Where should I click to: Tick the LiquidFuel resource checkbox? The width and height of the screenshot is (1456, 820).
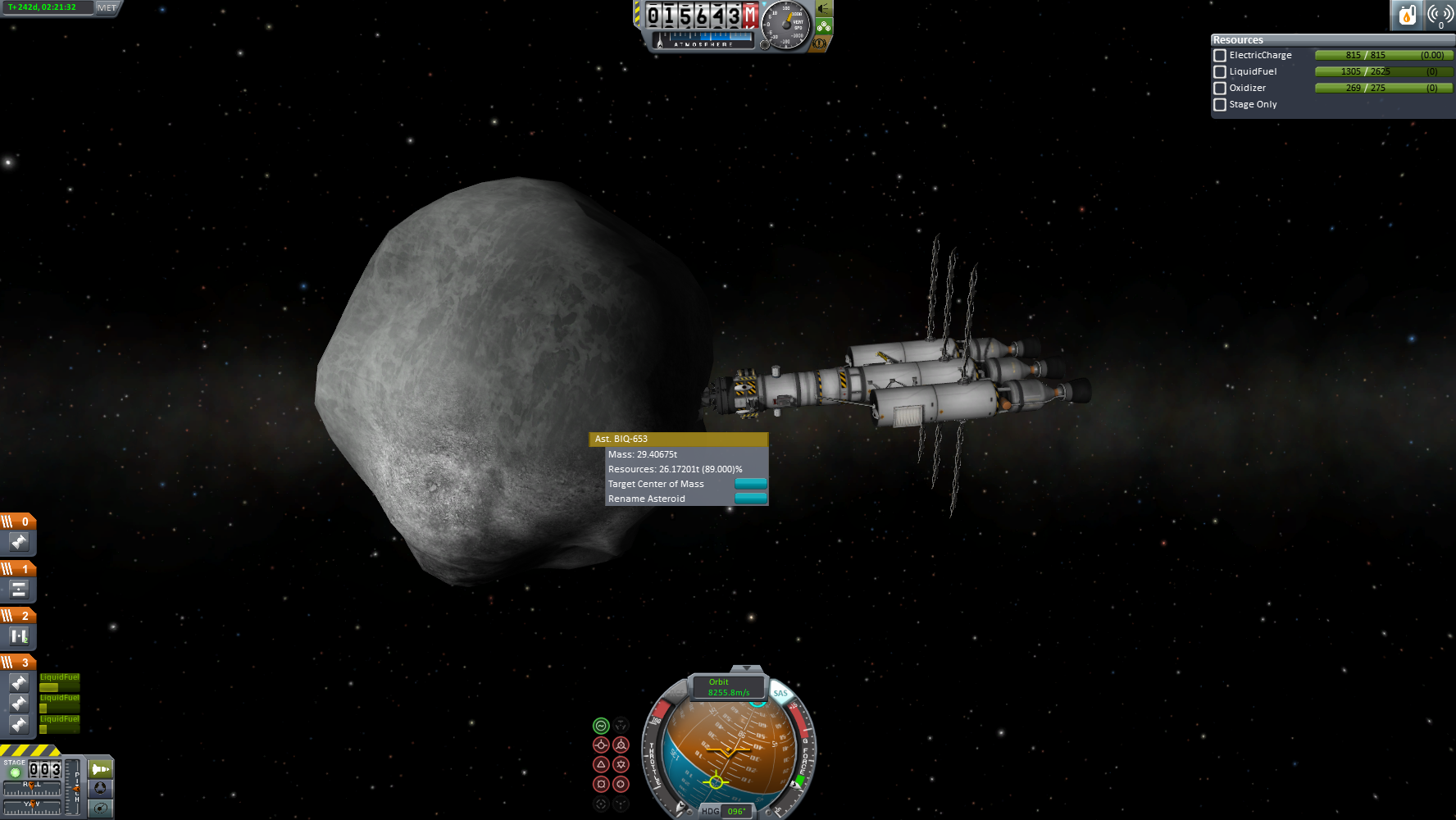tap(1220, 72)
